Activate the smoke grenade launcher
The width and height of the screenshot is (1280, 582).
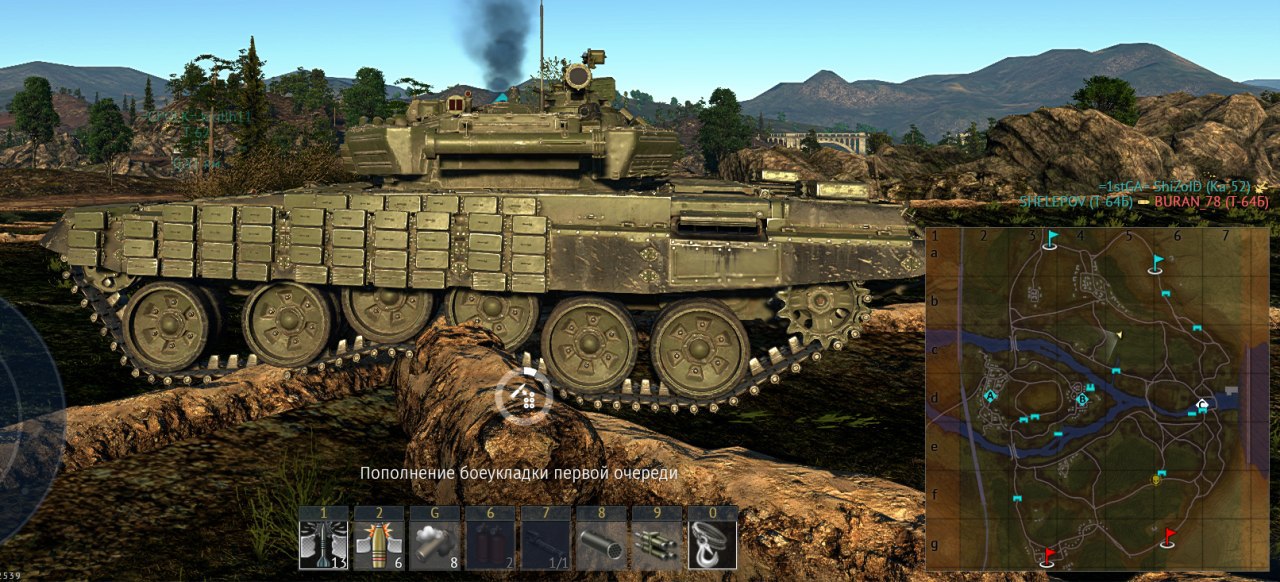(434, 544)
